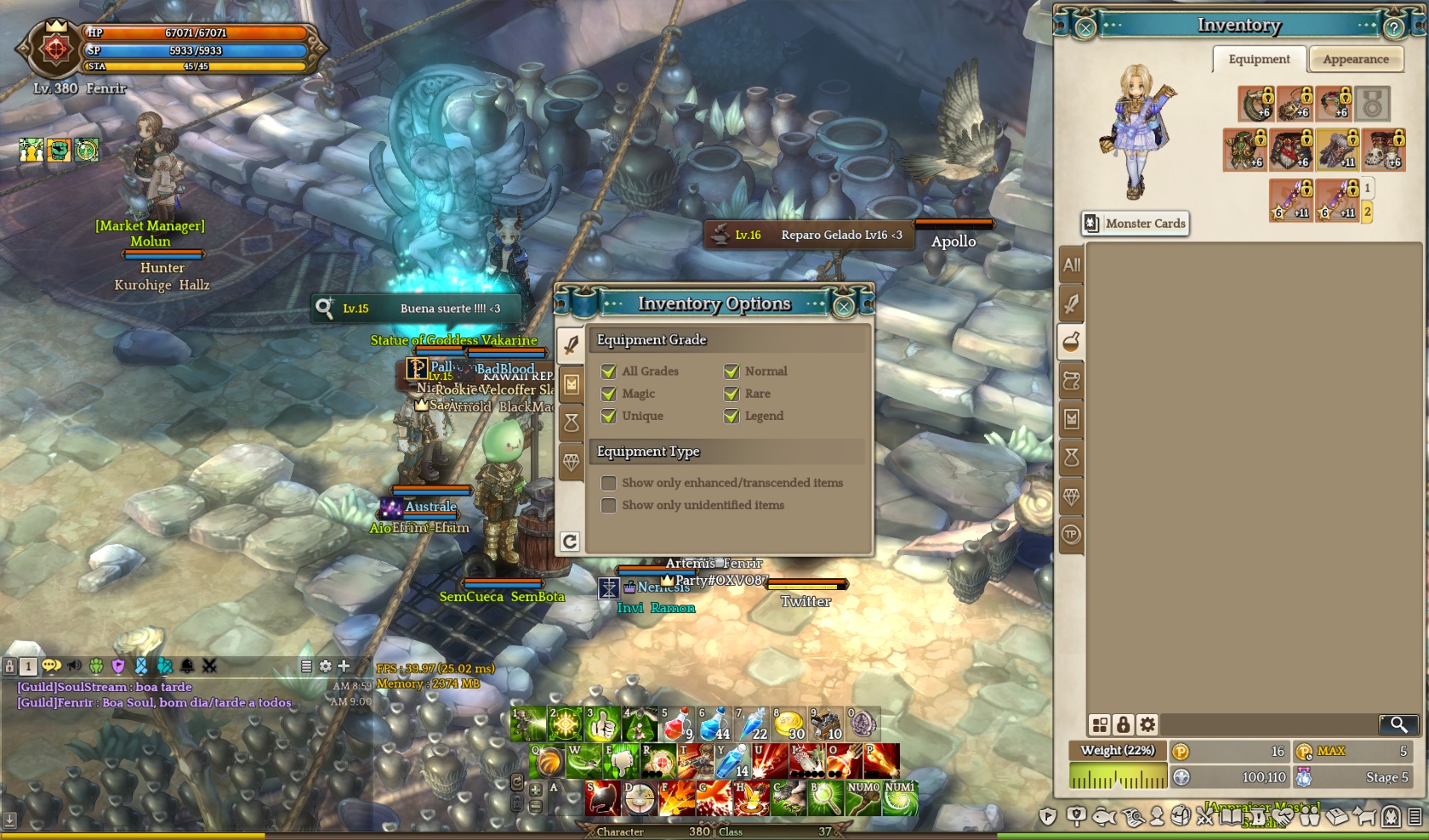Uncheck the Rare grade filter
The width and height of the screenshot is (1429, 840).
(732, 394)
